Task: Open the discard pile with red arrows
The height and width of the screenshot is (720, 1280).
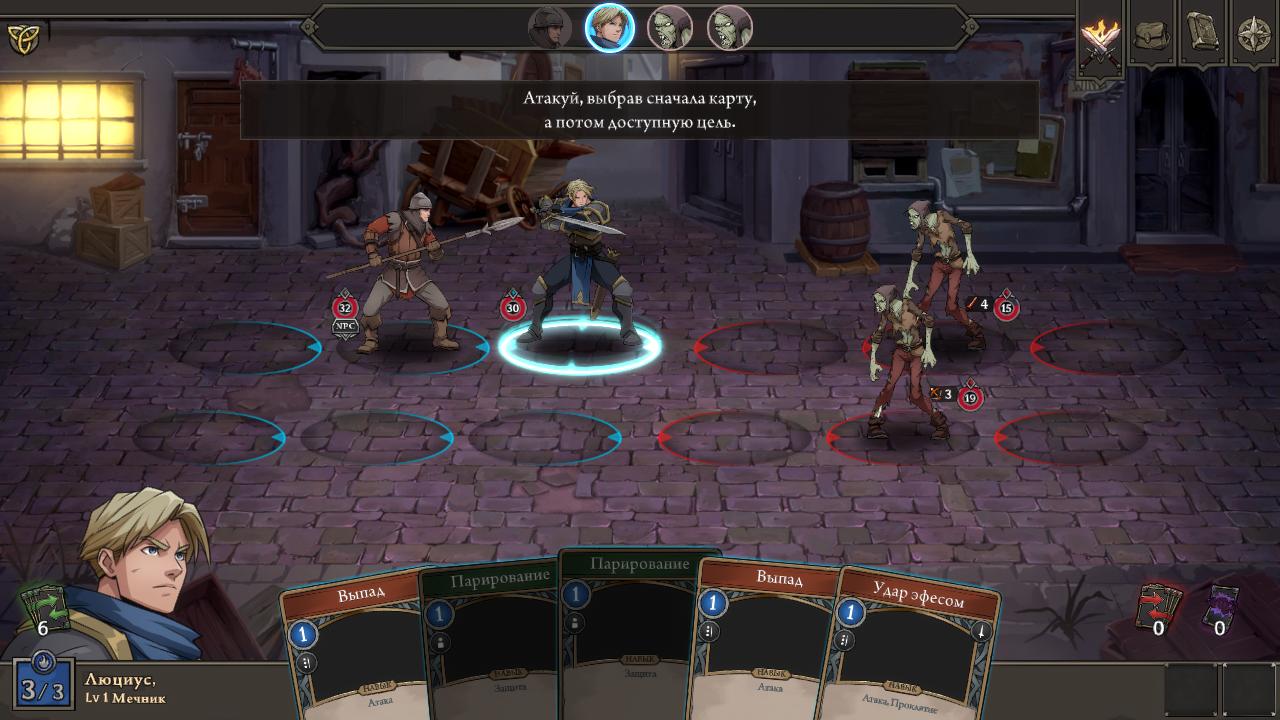Action: [1159, 607]
